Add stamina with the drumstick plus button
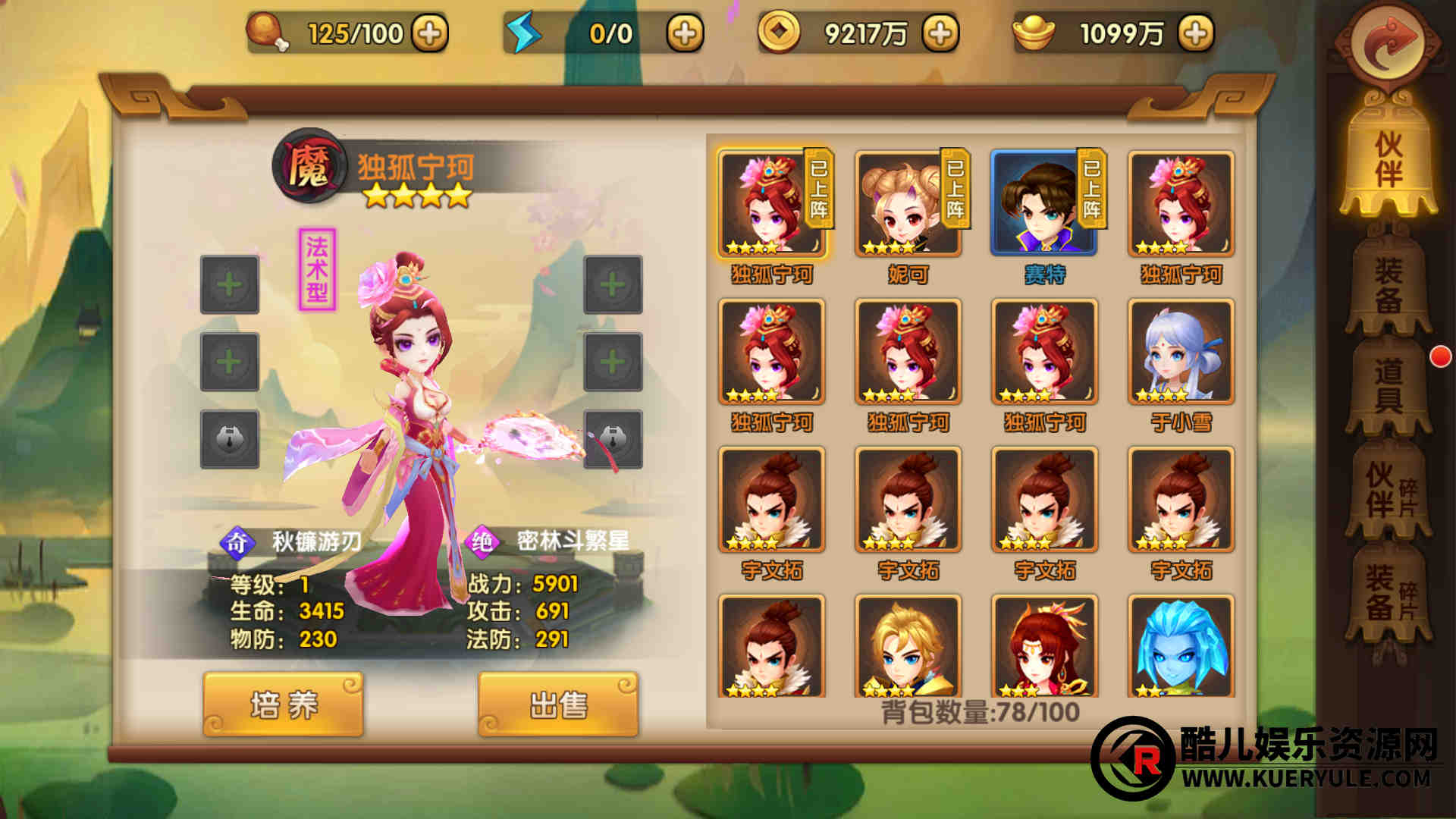Image resolution: width=1456 pixels, height=819 pixels. tap(430, 33)
